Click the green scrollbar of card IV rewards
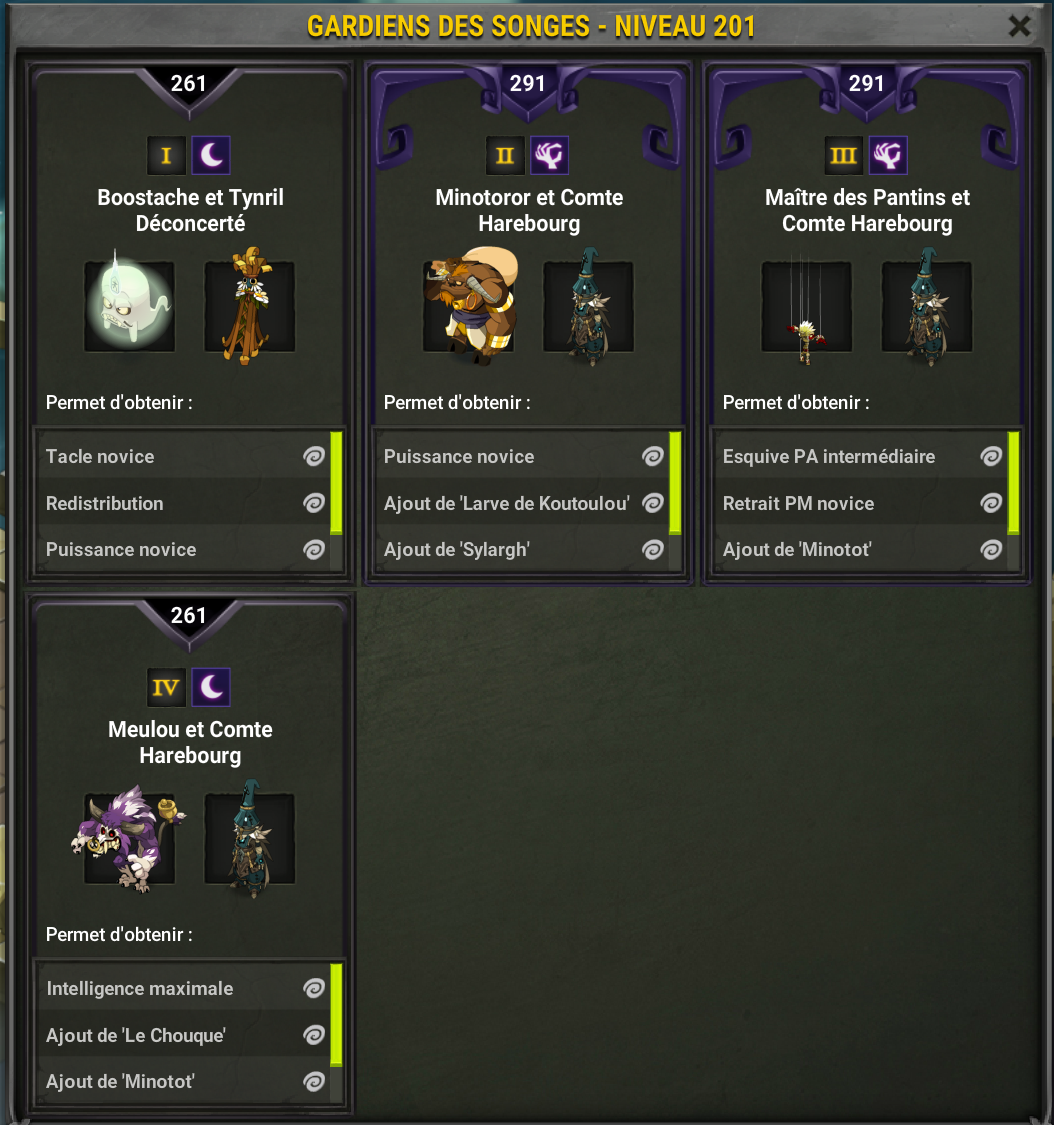 pos(336,1014)
